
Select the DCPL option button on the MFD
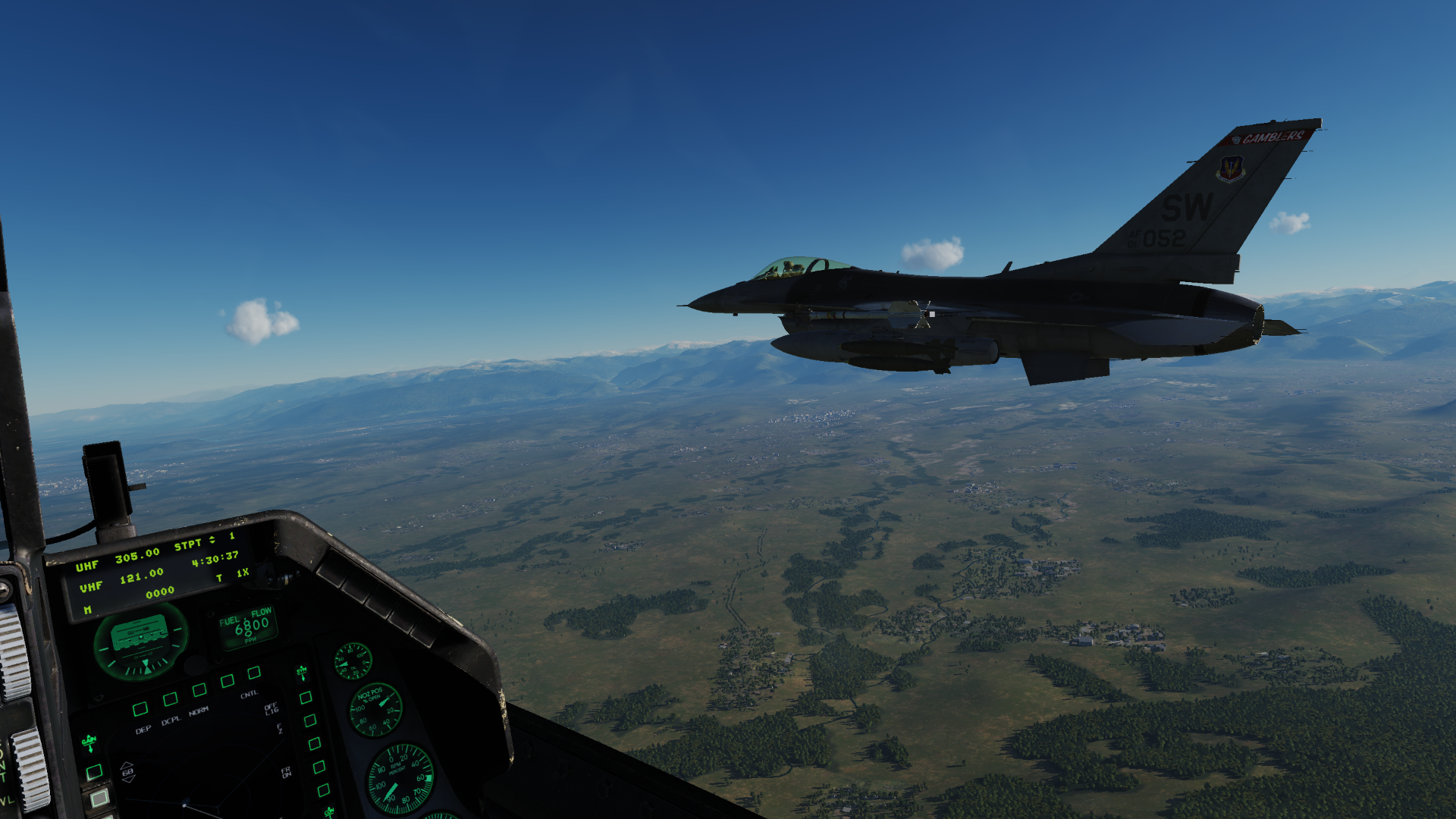tap(171, 698)
